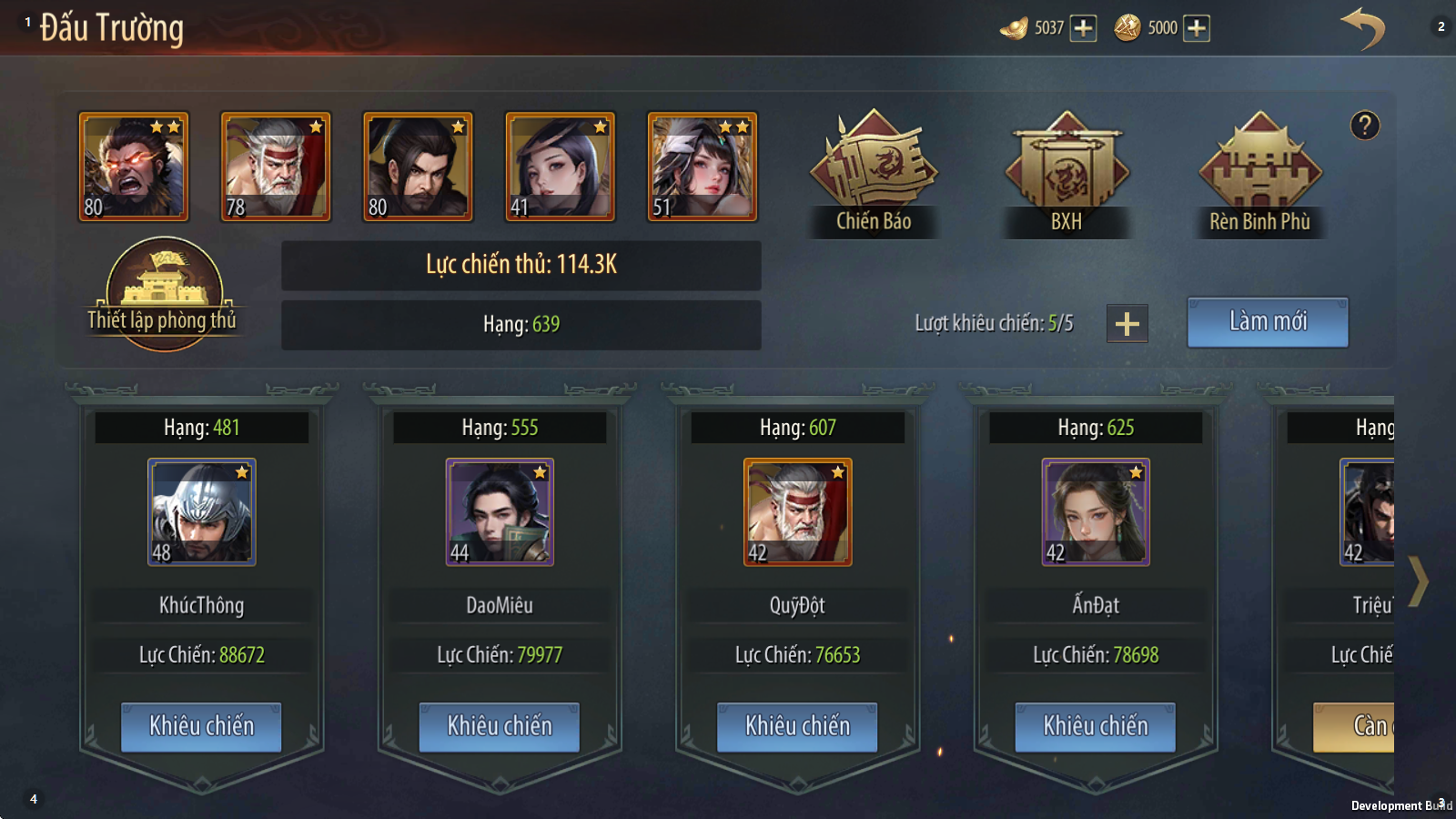Screen dimensions: 1456x819
Task: Go back using the return arrow
Action: point(1361,28)
